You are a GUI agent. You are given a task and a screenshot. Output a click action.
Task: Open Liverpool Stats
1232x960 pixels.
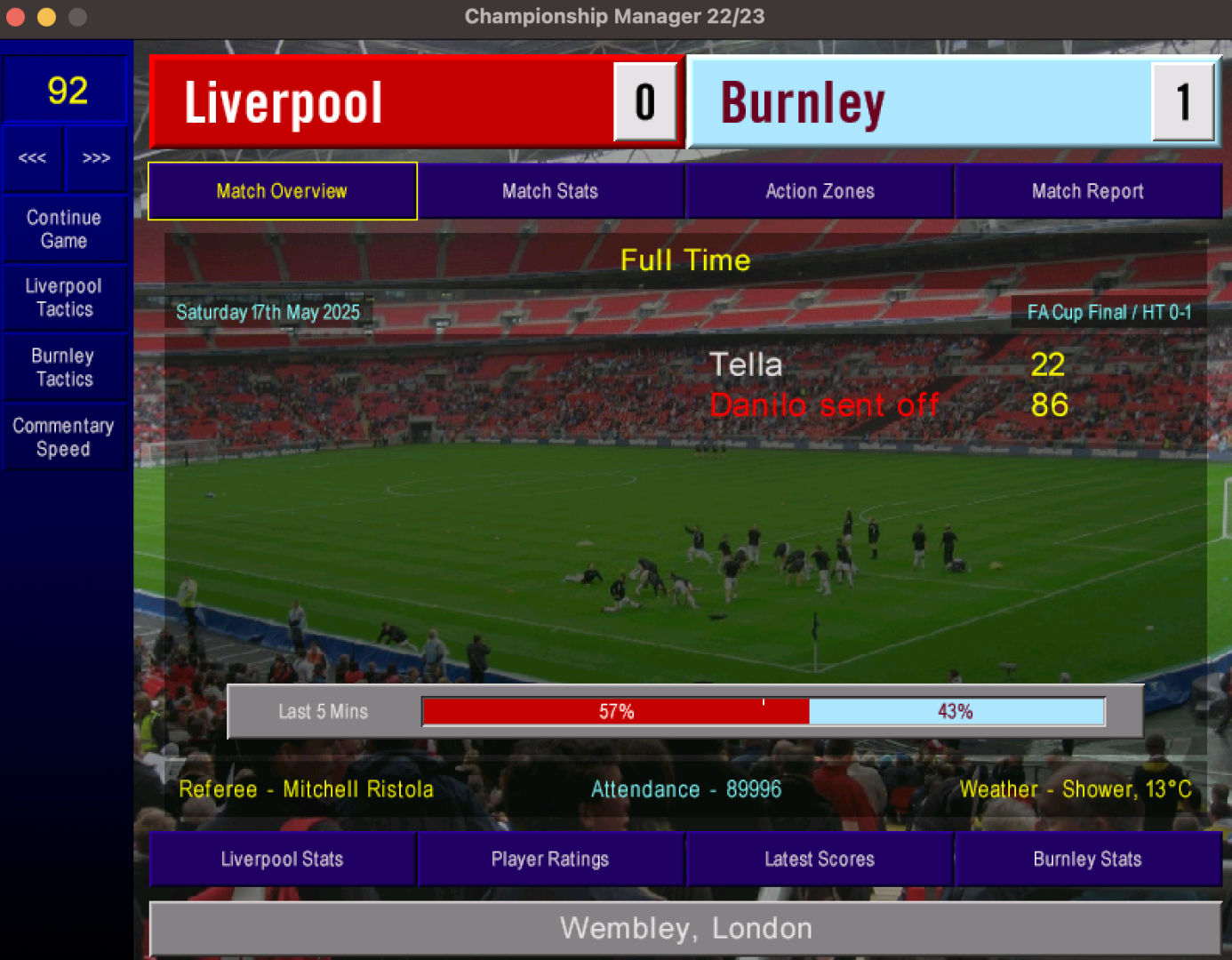click(282, 860)
